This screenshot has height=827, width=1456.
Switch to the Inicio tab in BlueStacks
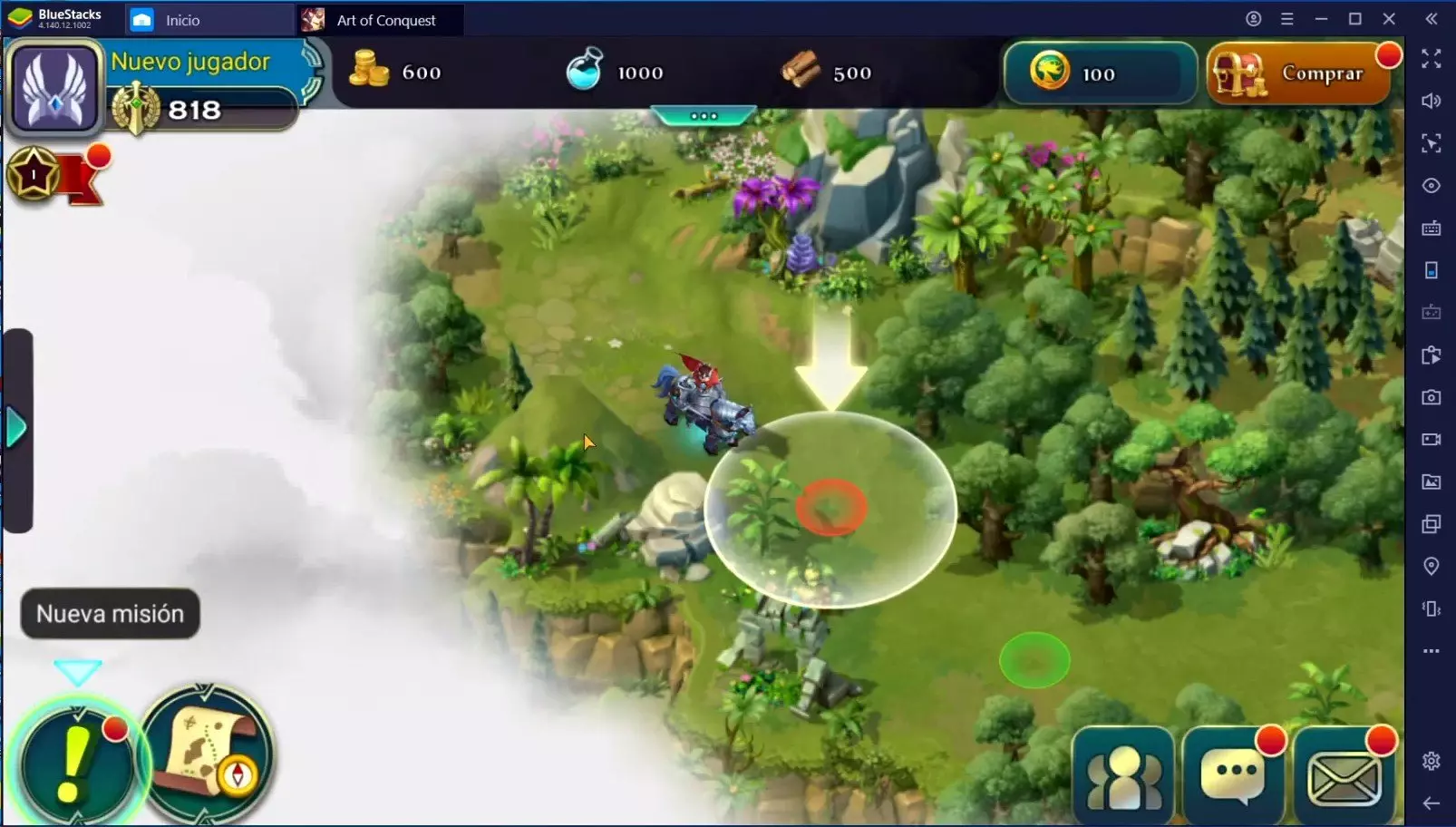click(181, 20)
